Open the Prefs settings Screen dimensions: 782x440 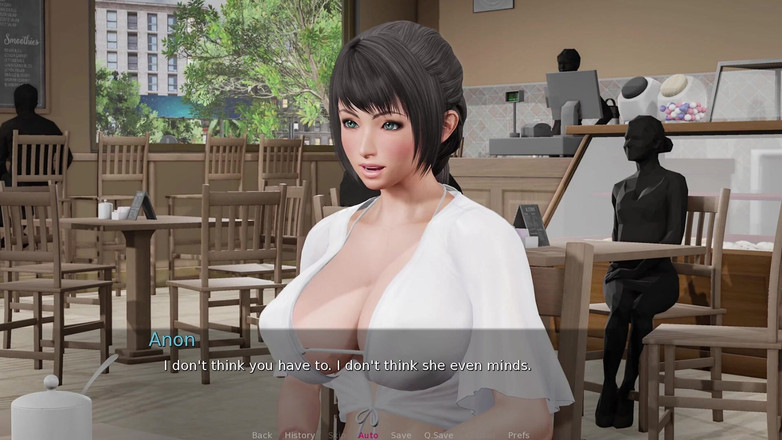coord(518,435)
